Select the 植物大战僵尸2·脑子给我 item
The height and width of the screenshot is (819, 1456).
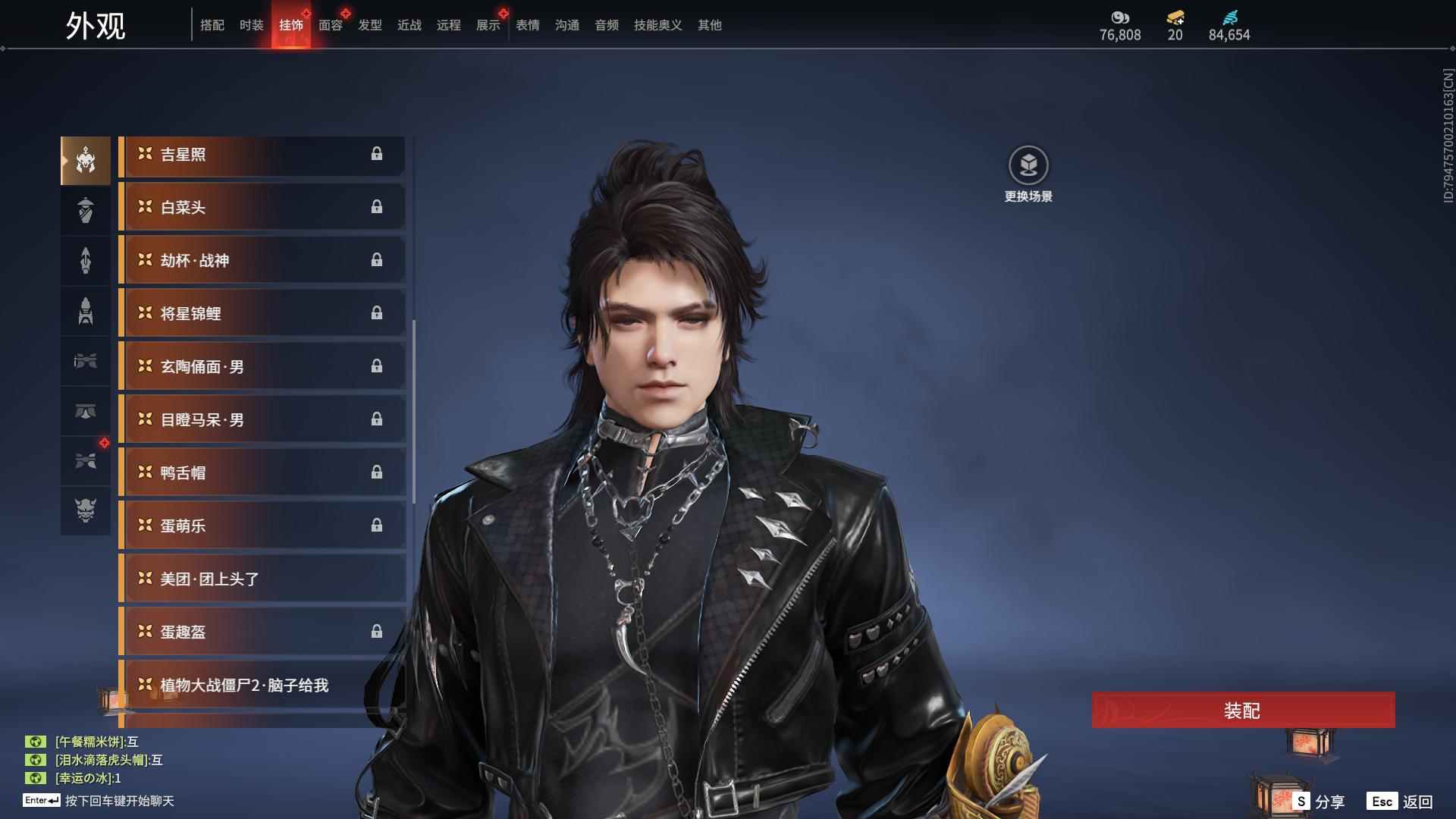[x=262, y=686]
